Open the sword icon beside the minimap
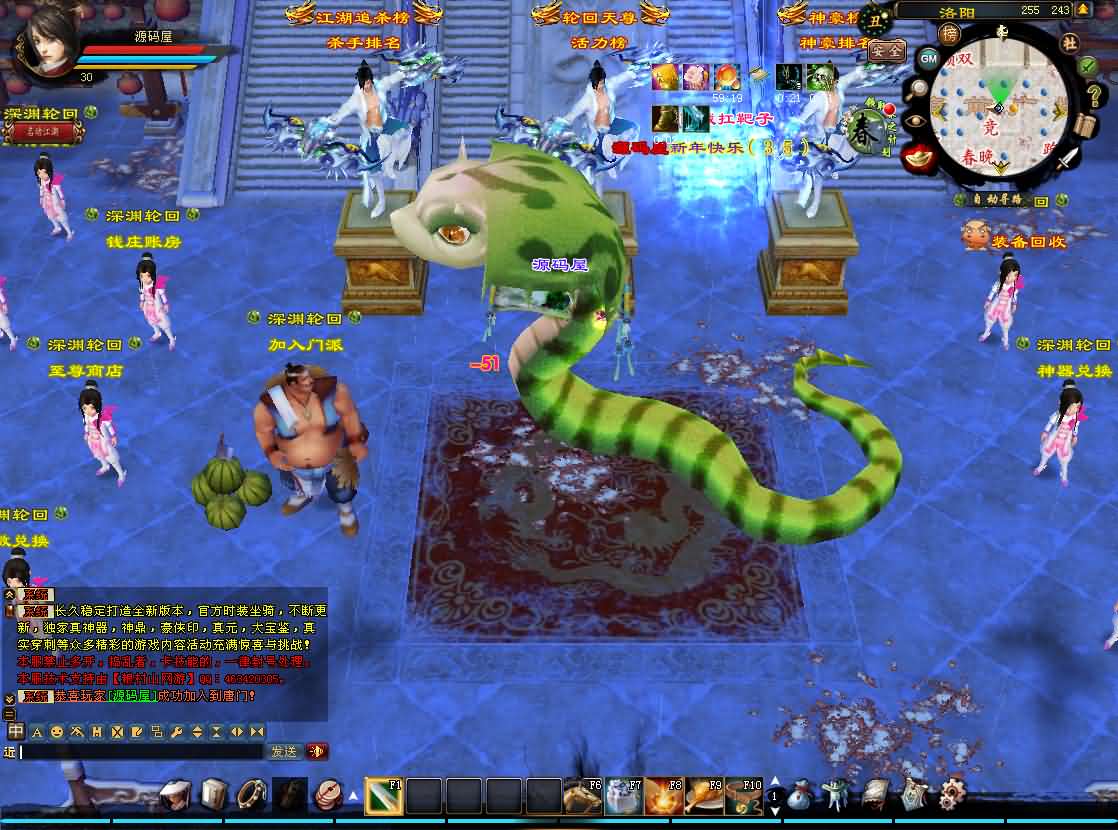The image size is (1118, 830). (1068, 159)
